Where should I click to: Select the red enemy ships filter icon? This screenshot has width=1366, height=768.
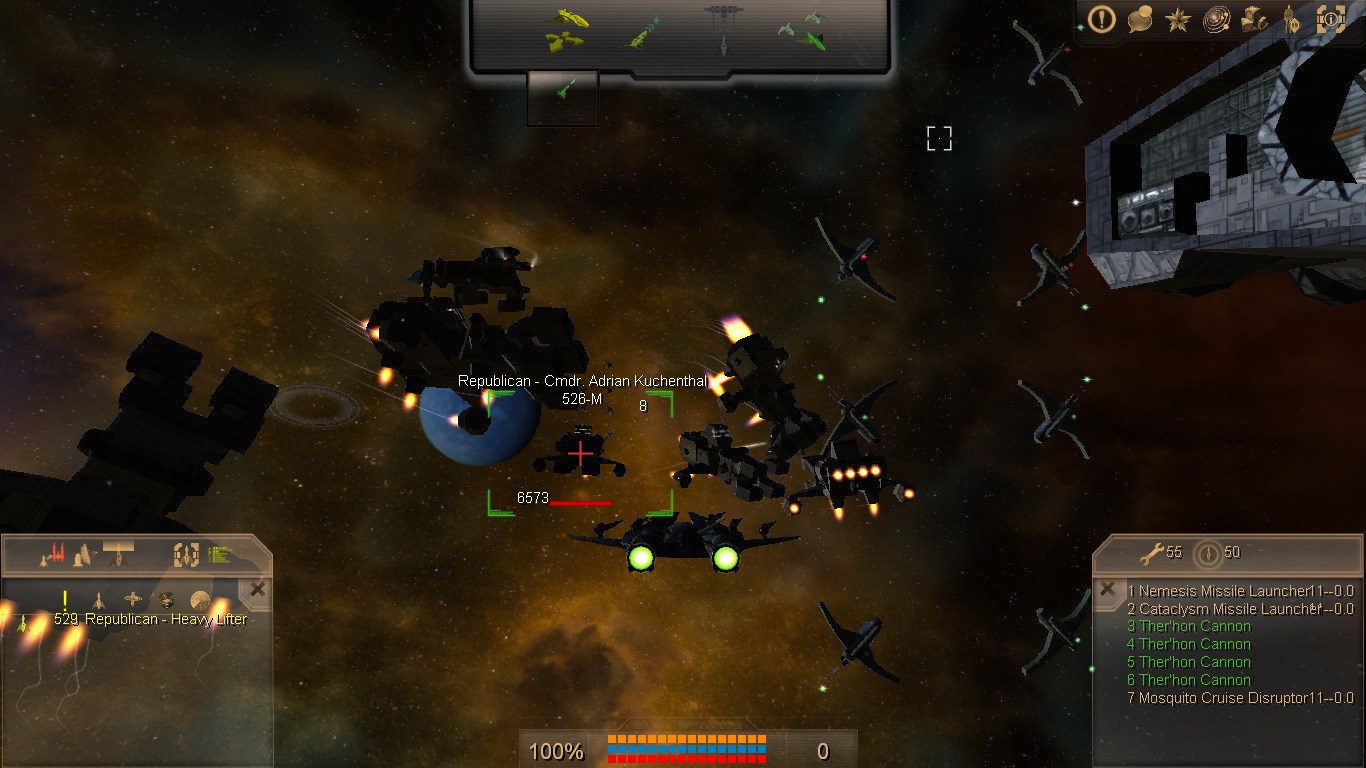pyautogui.click(x=52, y=553)
